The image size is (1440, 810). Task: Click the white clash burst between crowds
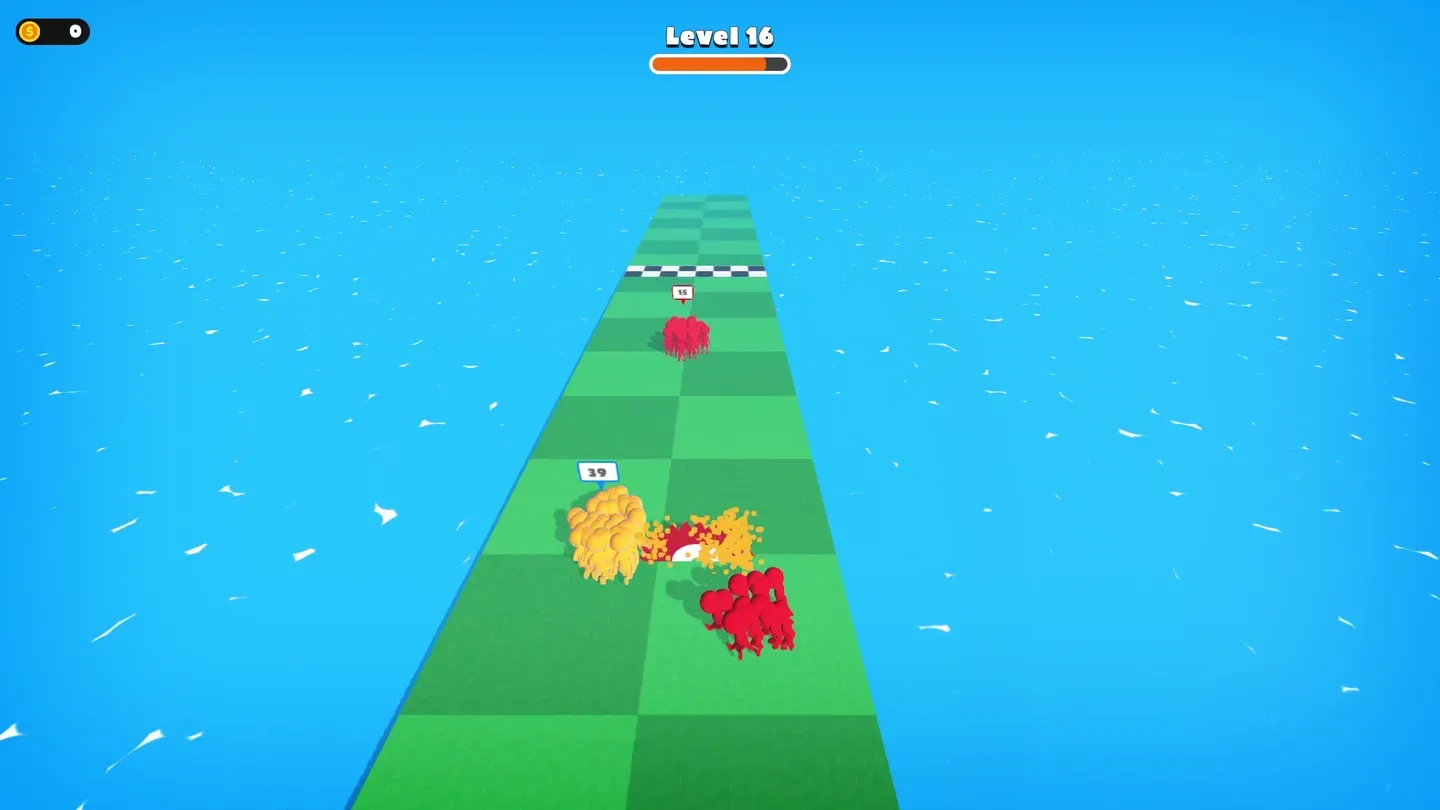click(686, 550)
